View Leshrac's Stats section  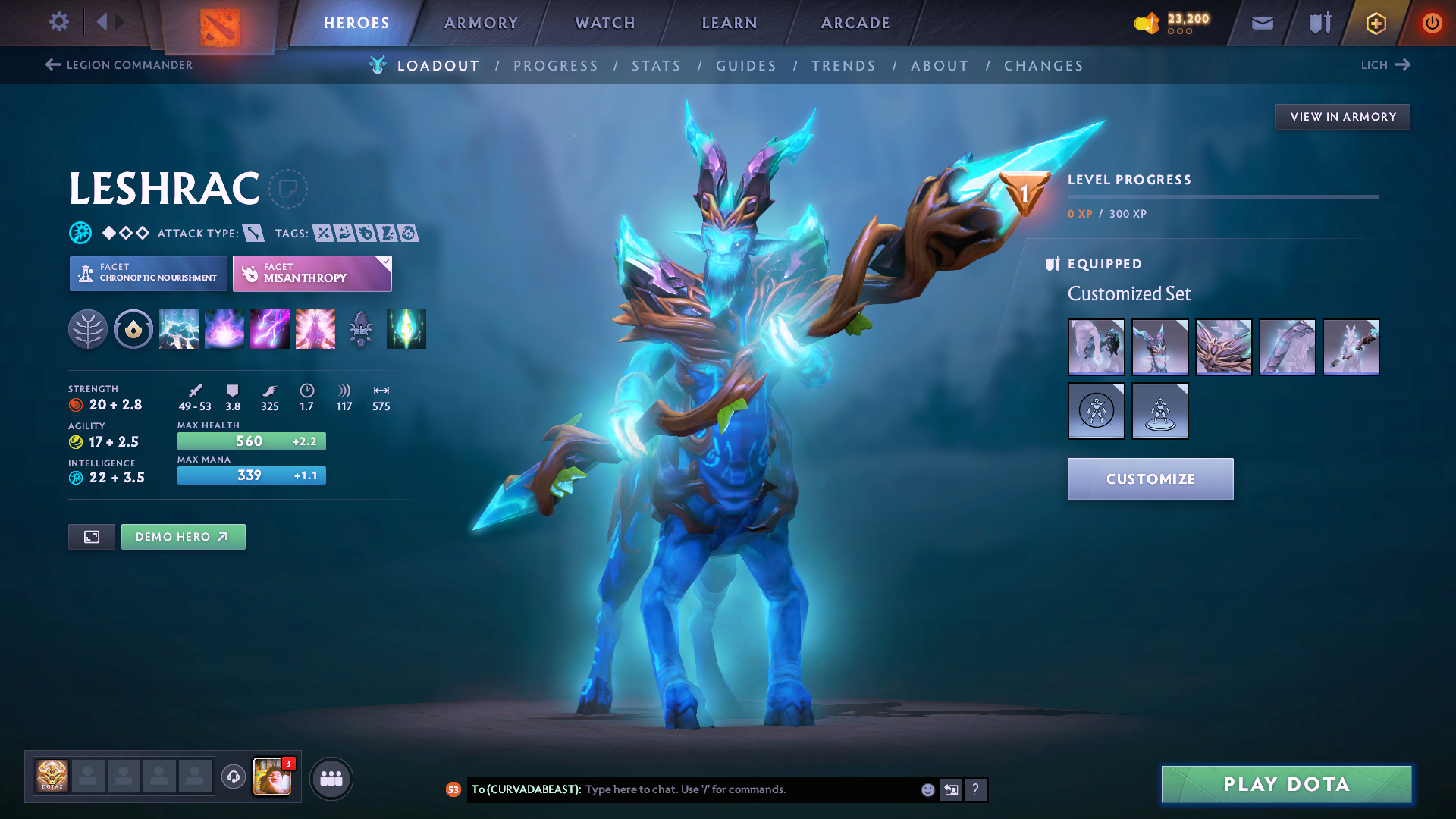(657, 66)
